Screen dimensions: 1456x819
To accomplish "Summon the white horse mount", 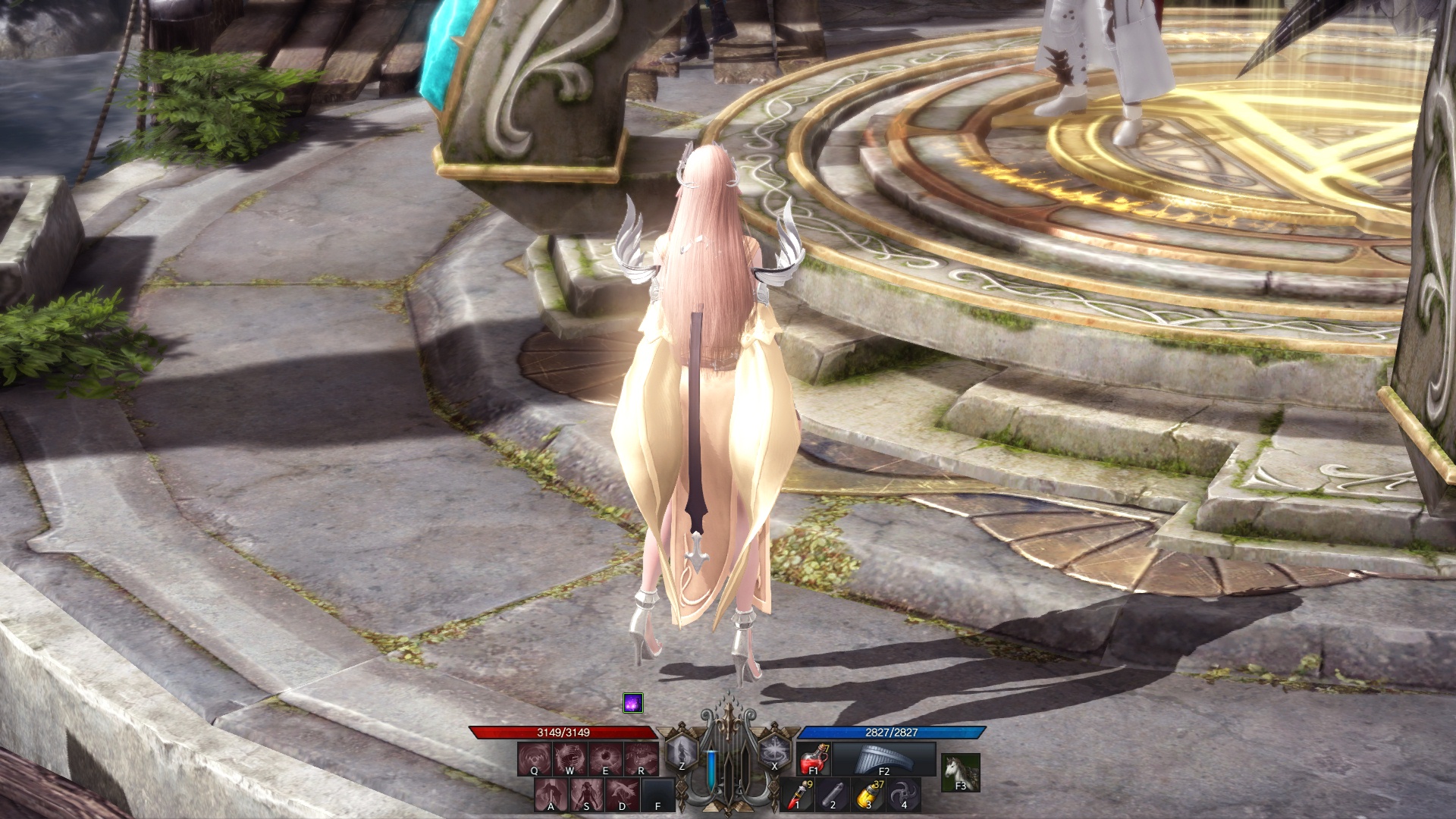I will (x=961, y=773).
